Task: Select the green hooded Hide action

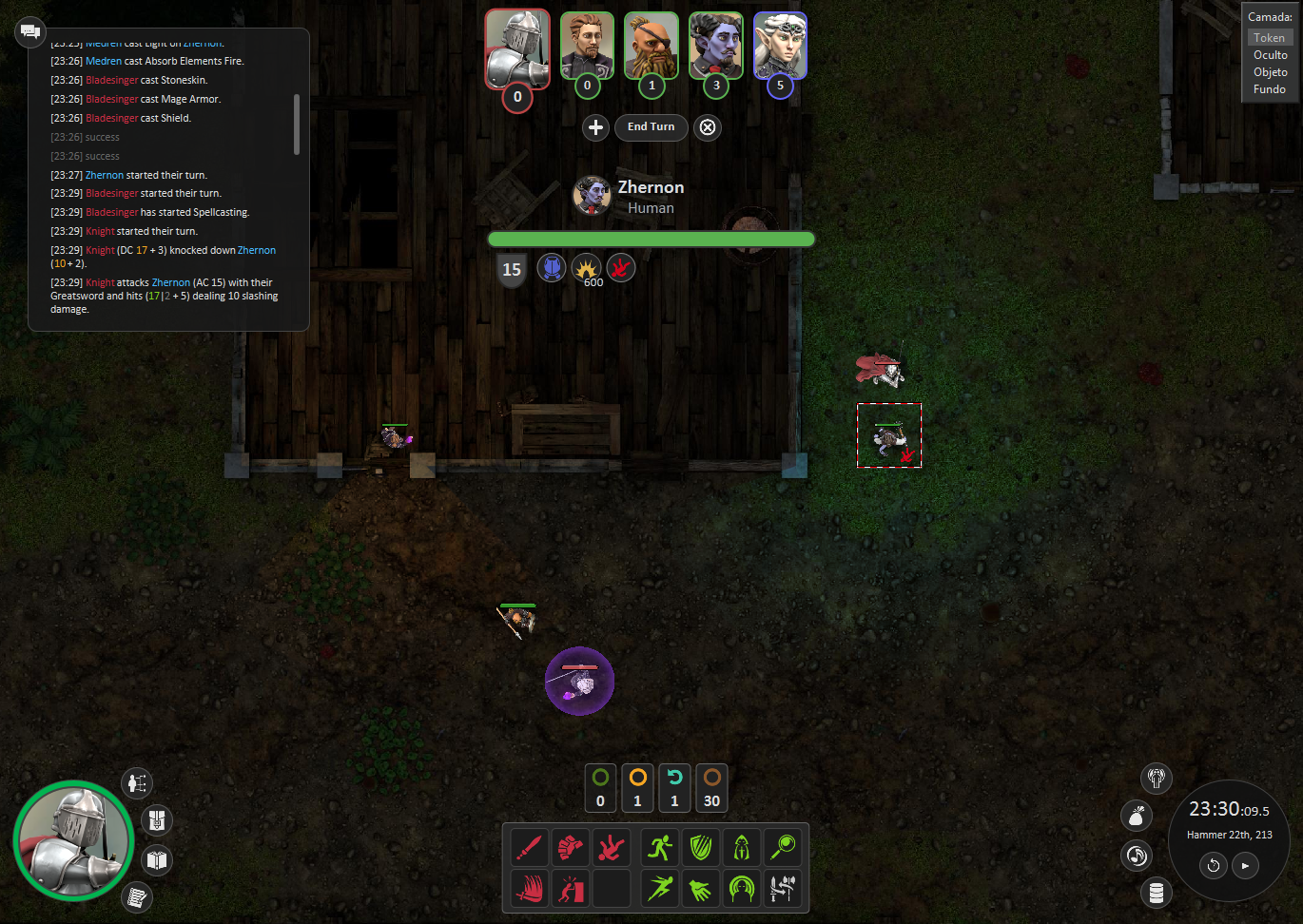Action: (x=742, y=846)
